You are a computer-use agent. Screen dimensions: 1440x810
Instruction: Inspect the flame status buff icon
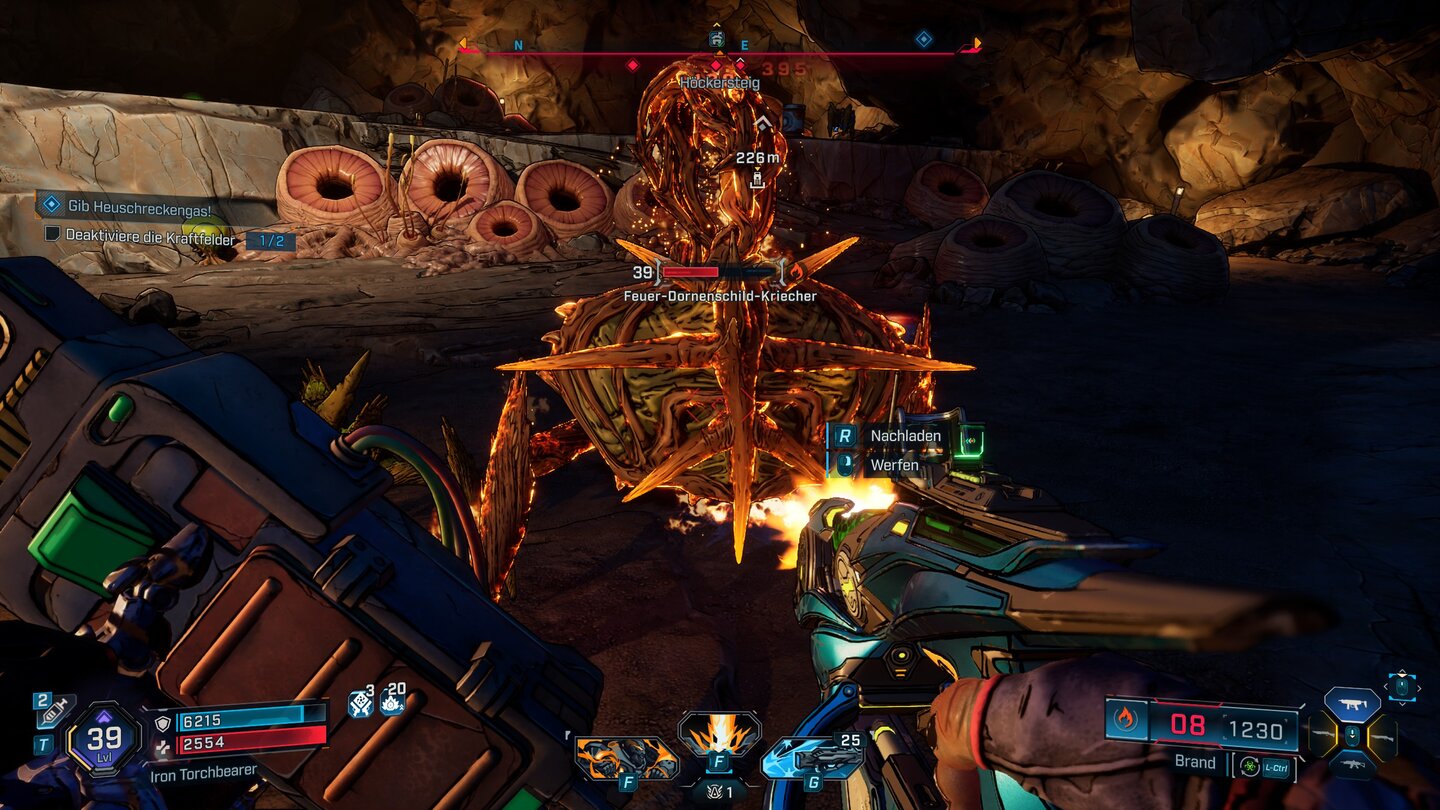pos(392,704)
